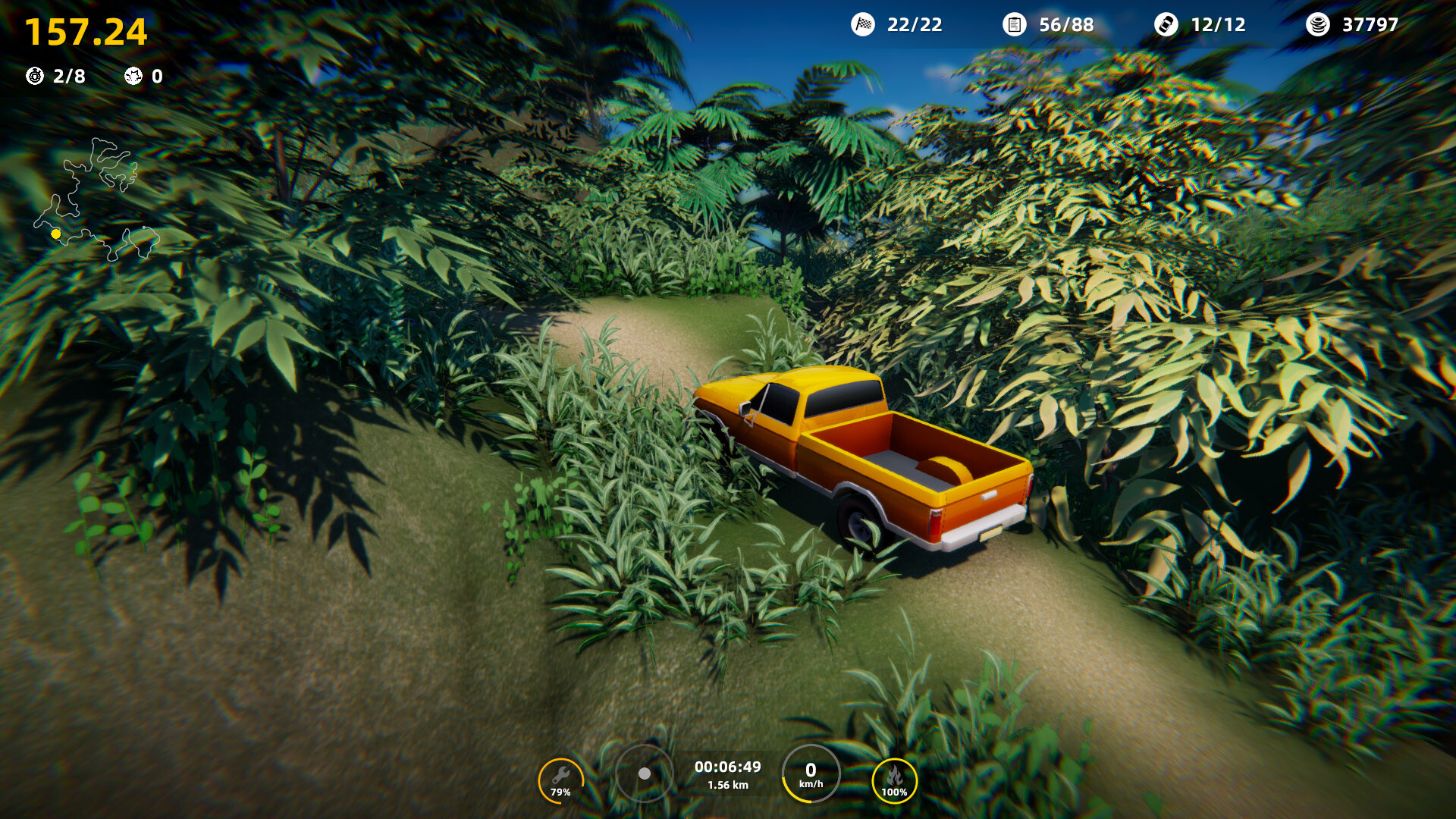Select the flame fuel icon at 100%
Viewport: 1456px width, 819px height.
pos(895,777)
